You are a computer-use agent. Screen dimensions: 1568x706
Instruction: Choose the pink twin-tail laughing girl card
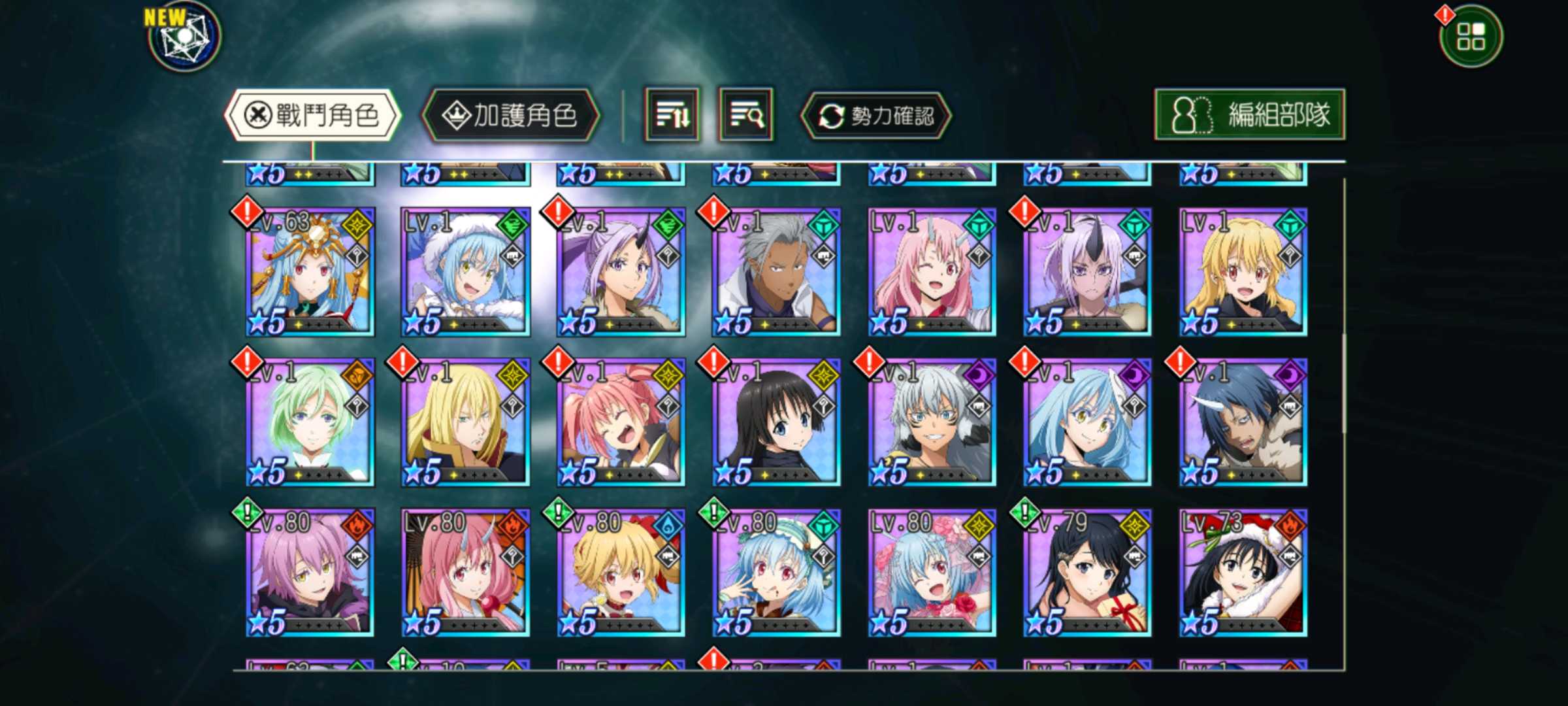point(621,422)
